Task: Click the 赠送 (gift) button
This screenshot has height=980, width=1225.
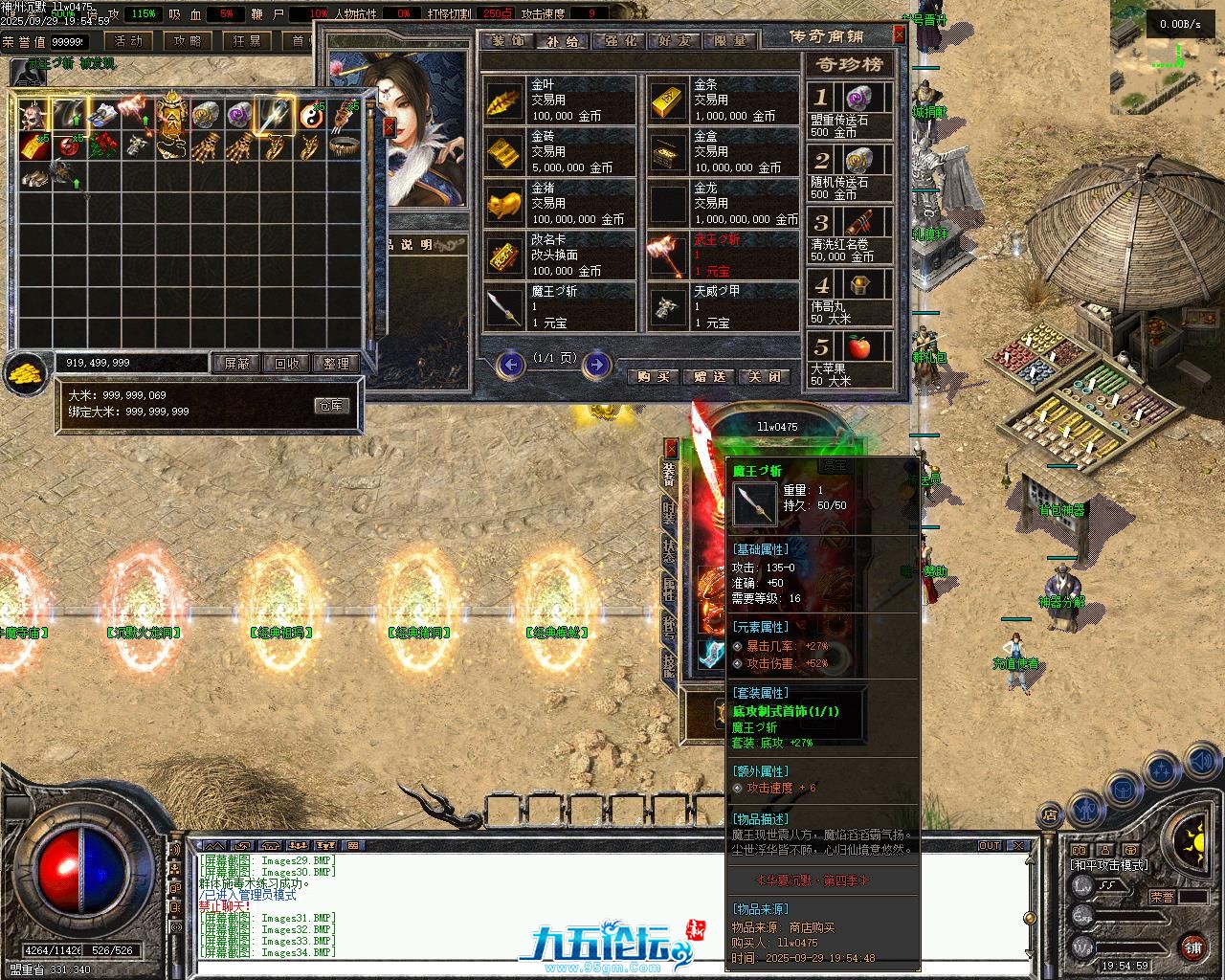Action: pyautogui.click(x=709, y=377)
